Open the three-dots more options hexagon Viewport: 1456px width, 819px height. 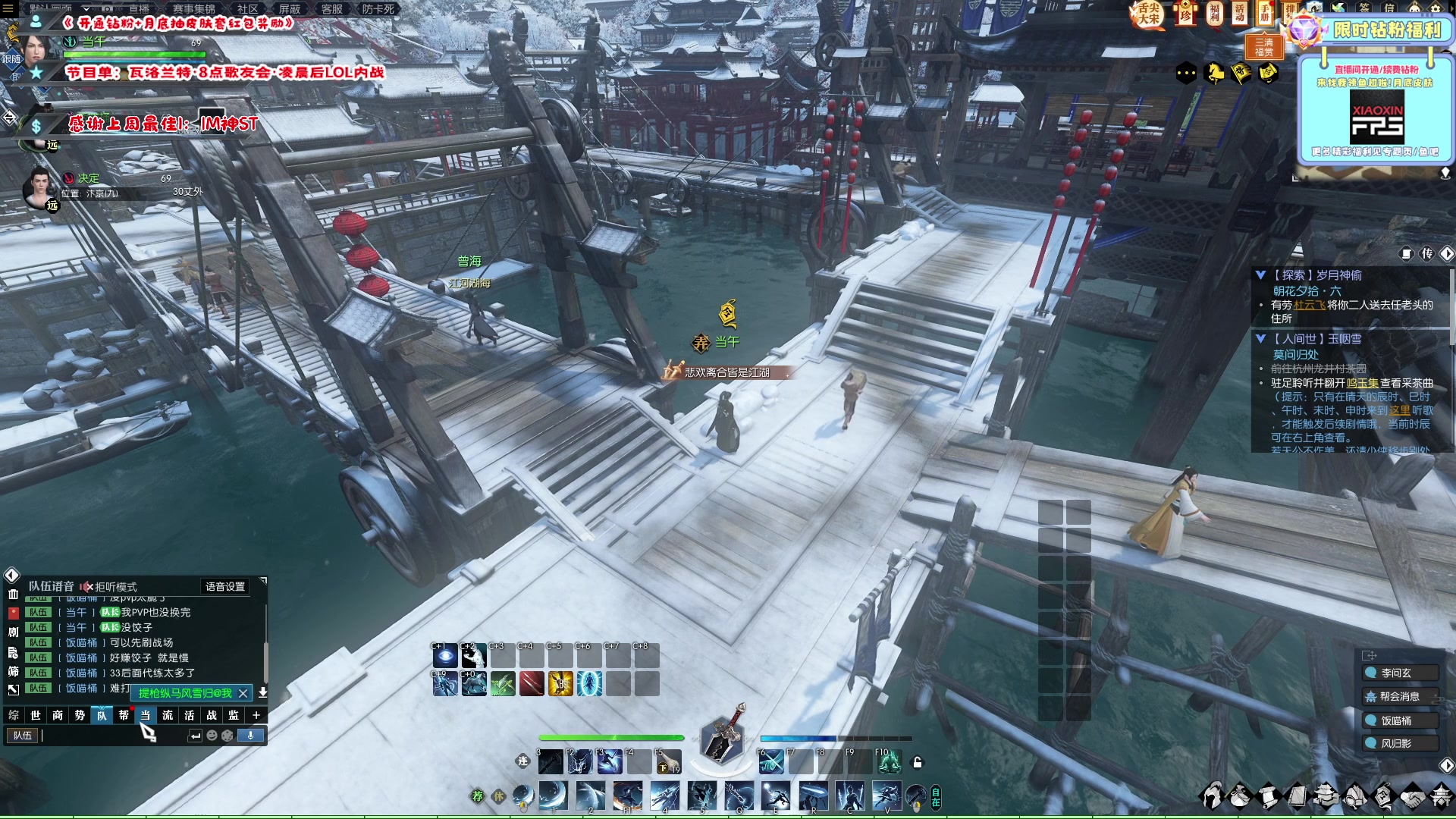1186,74
